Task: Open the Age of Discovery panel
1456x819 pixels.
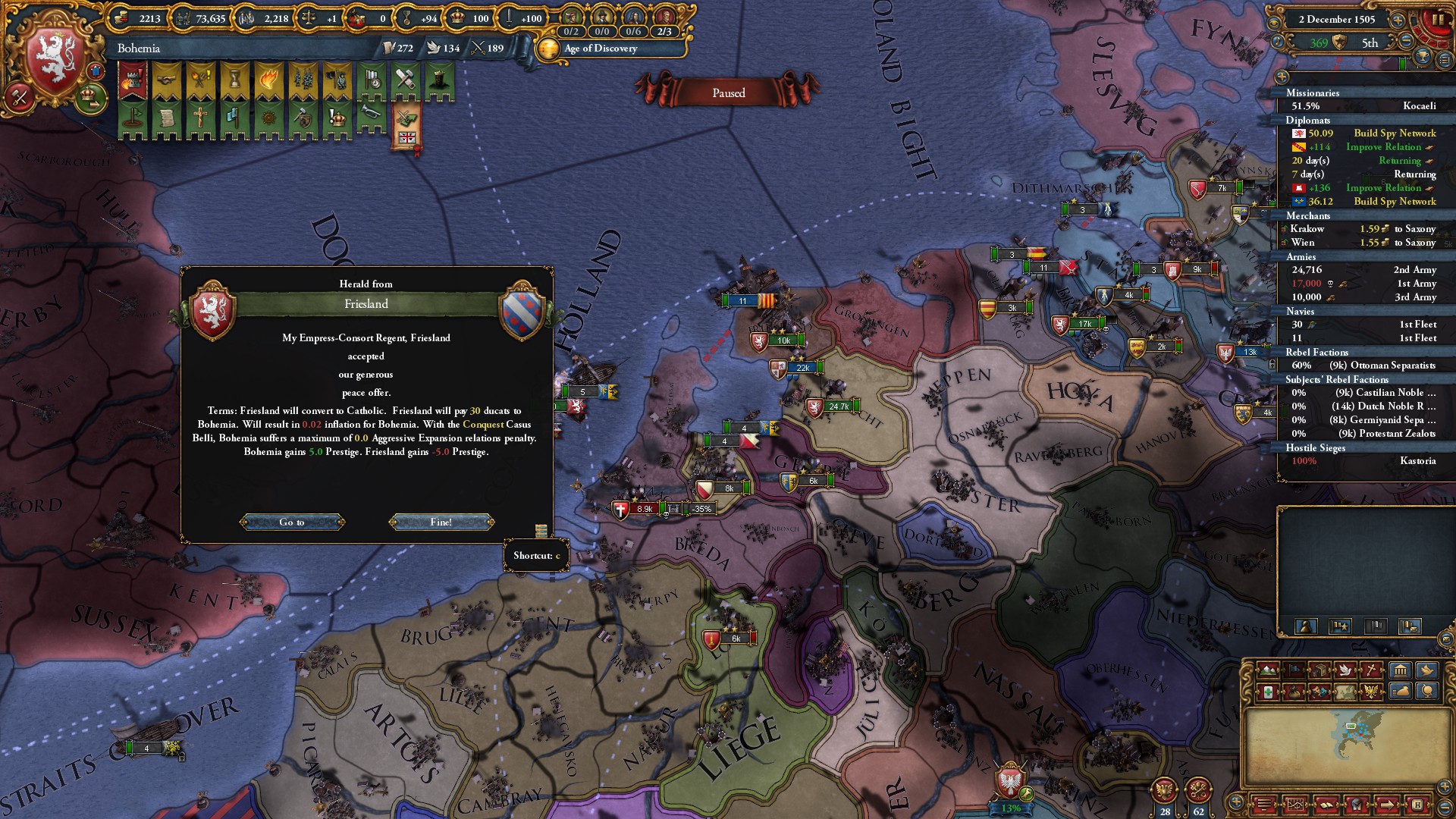Action: 600,49
